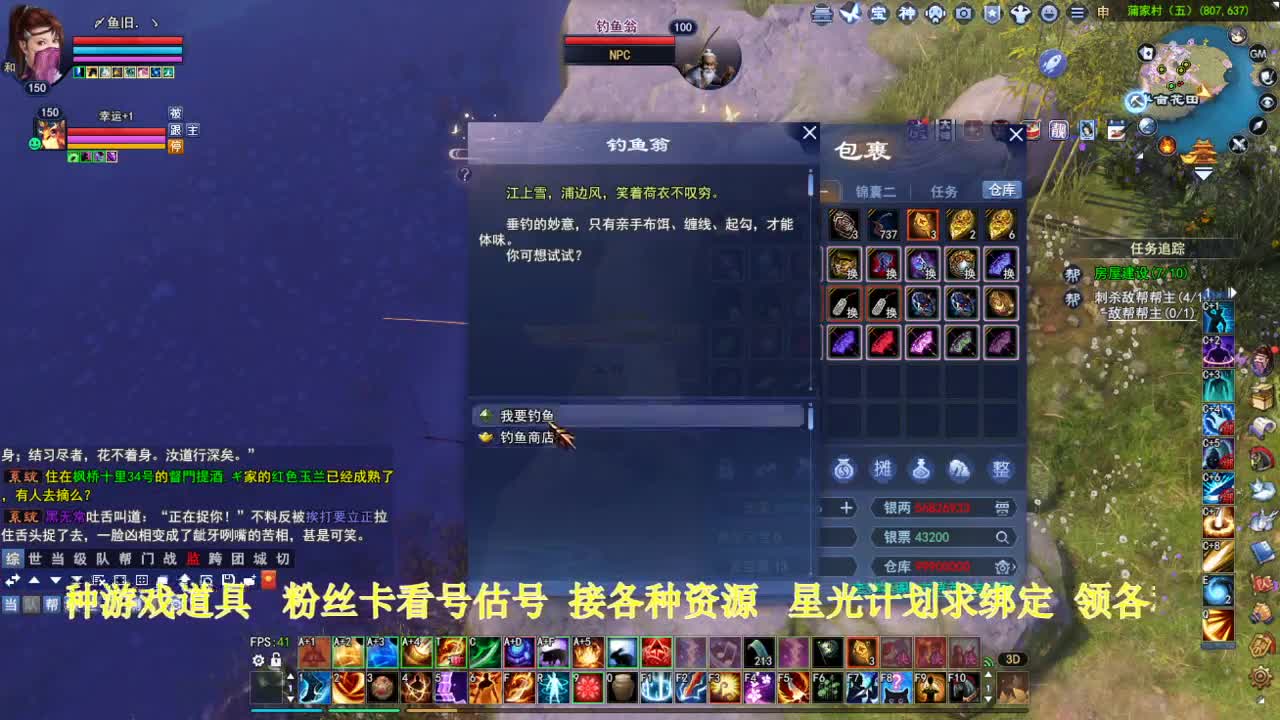The image size is (1280, 720).
Task: Click the plus button left of 银两
Action: pyautogui.click(x=846, y=507)
